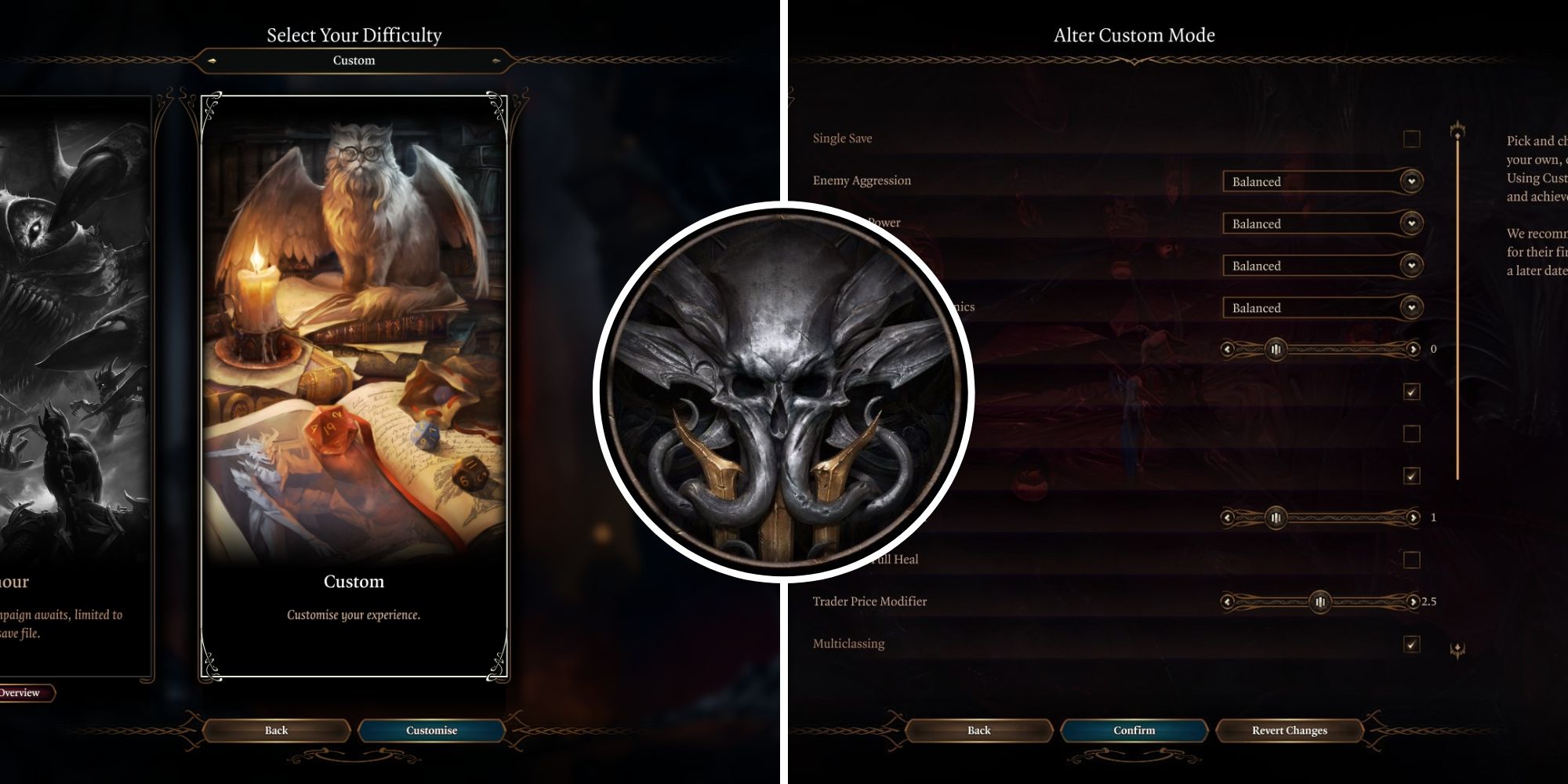This screenshot has height=784, width=1568.
Task: Click the right arrow on the Custom difficulty selector
Action: pyautogui.click(x=496, y=60)
